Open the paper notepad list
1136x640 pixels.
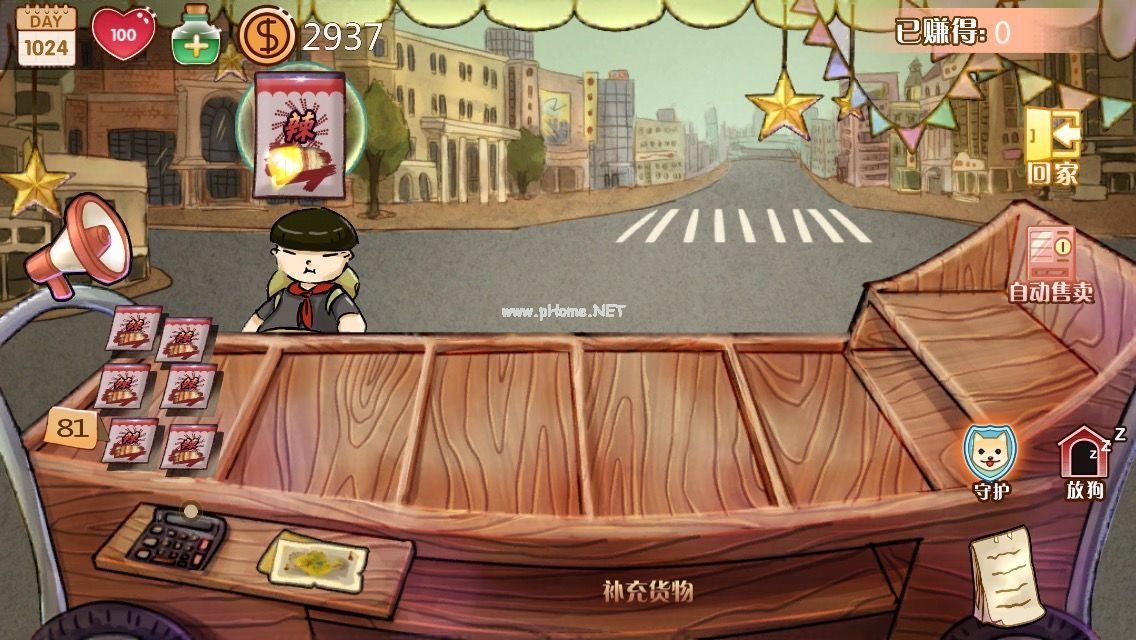click(1005, 576)
